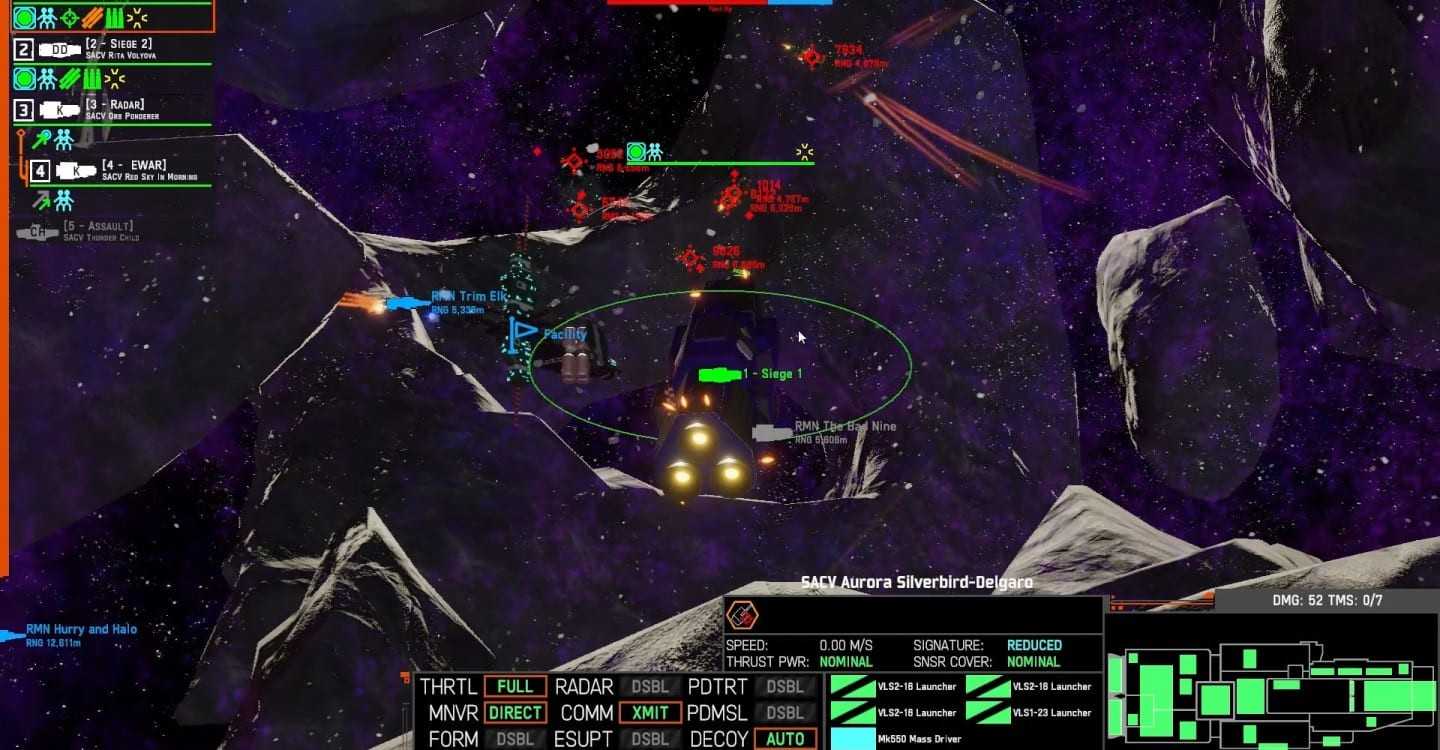Toggle the THRTL throttle FULL setting
The image size is (1440, 750).
point(515,687)
